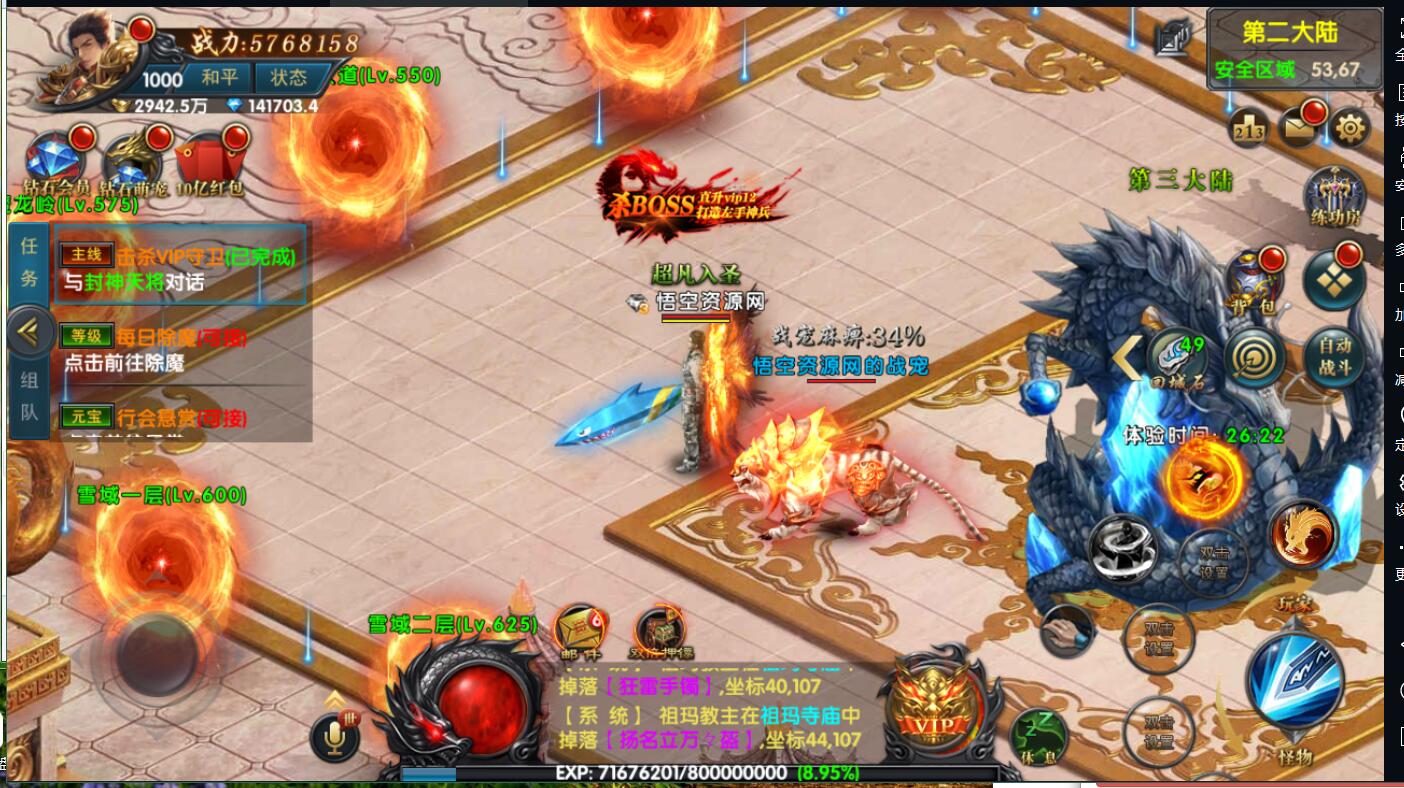Viewport: 1404px width, 788px height.
Task: Activate the blue sword main attack skill
Action: pos(1293,681)
